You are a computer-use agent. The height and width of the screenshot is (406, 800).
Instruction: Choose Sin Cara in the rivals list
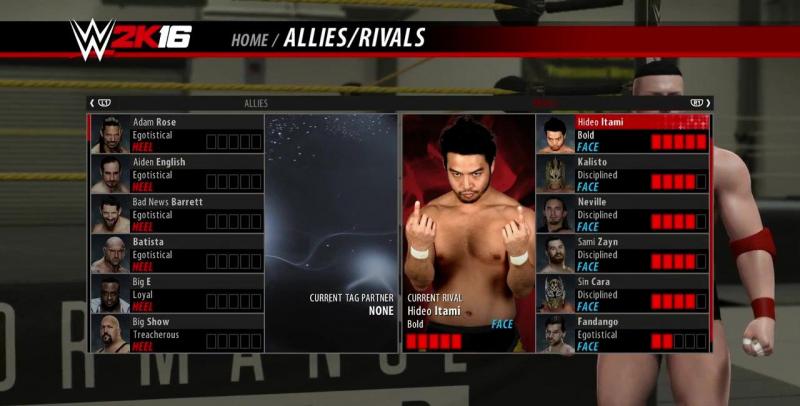click(x=622, y=294)
